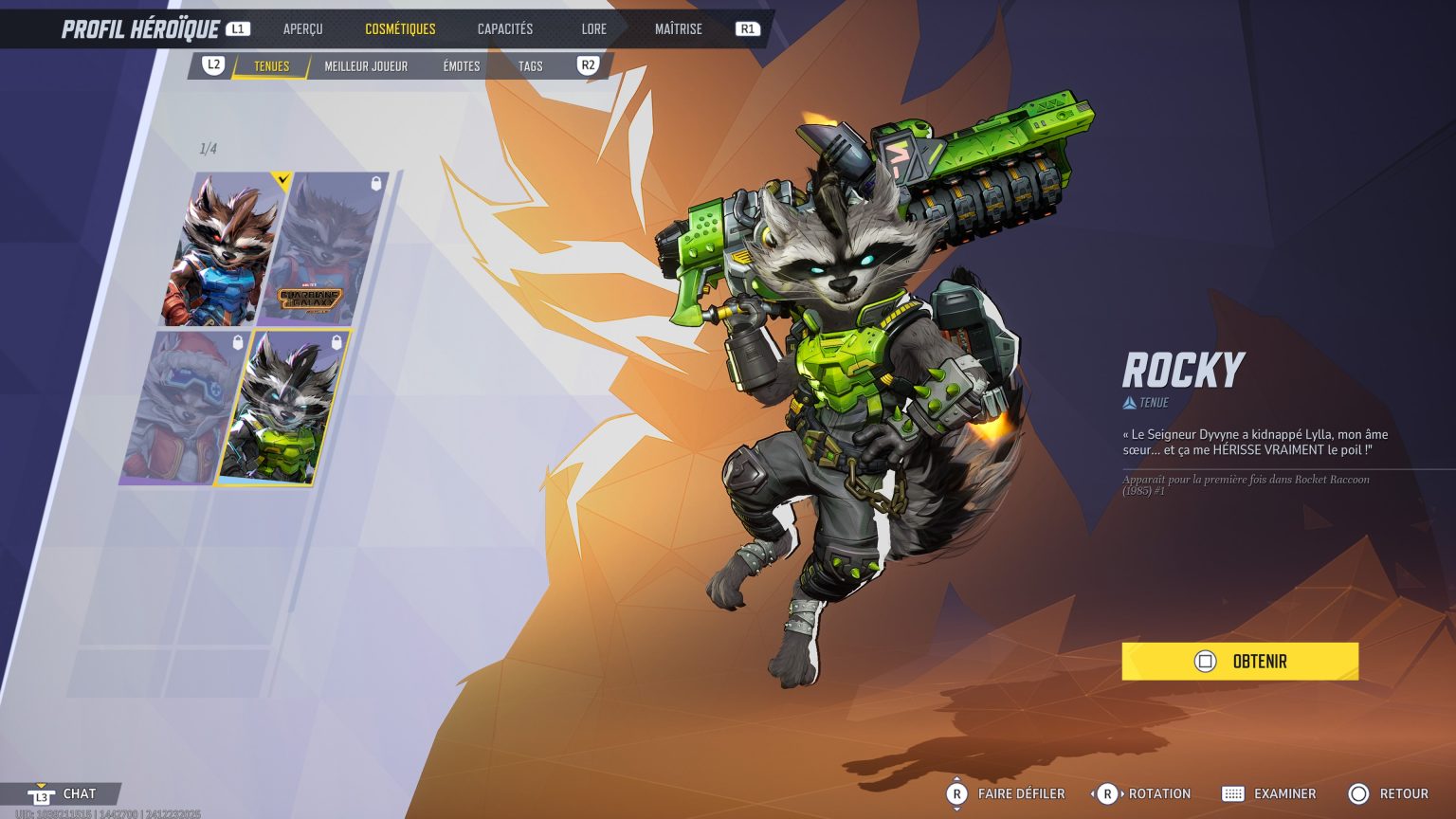The height and width of the screenshot is (819, 1456).
Task: Switch to the Capacités tab
Action: pyautogui.click(x=504, y=28)
